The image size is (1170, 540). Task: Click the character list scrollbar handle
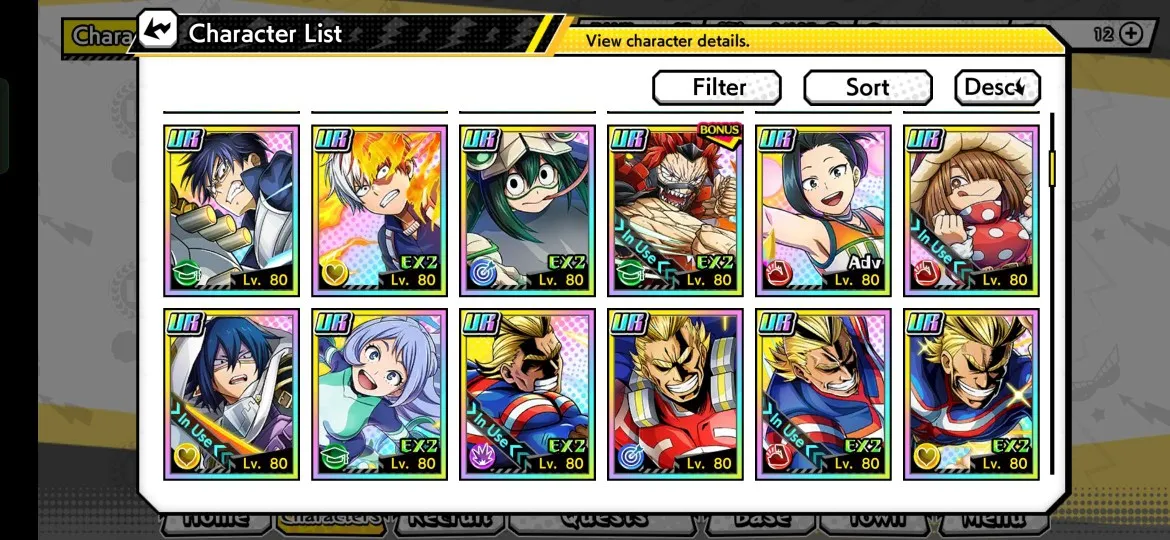(1052, 167)
